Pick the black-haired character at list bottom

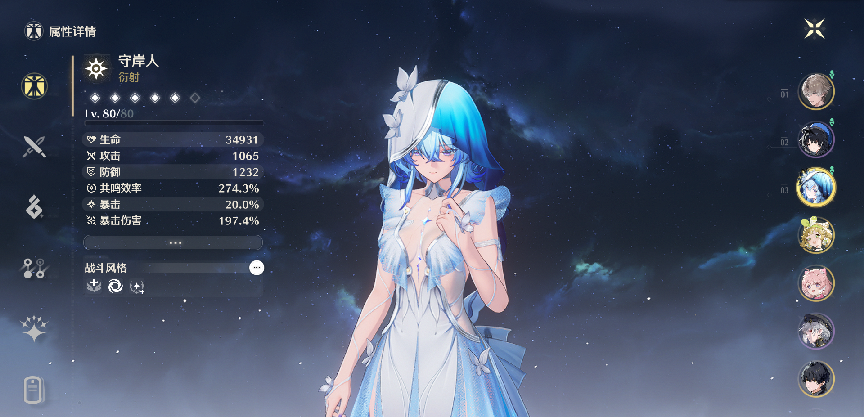click(817, 379)
